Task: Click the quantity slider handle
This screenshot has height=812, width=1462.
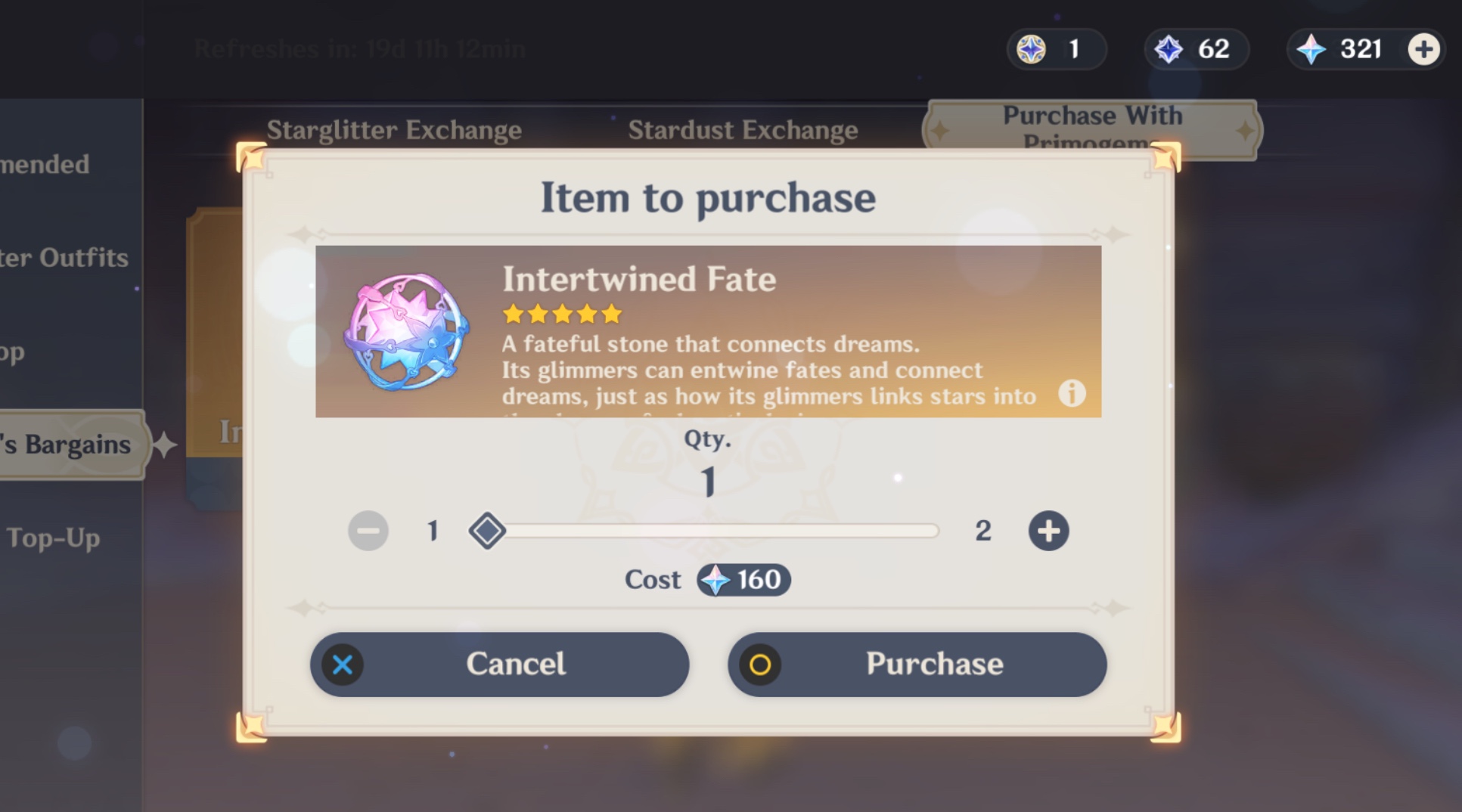Action: point(488,531)
